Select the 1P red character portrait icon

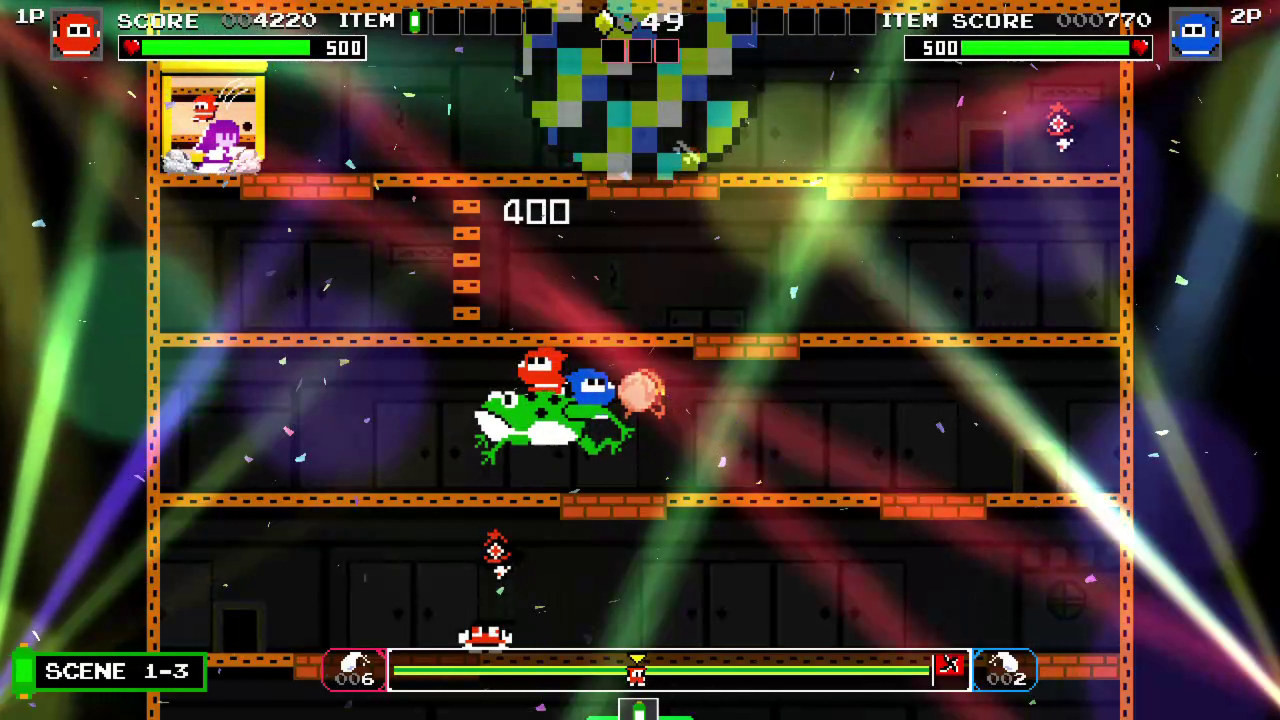pyautogui.click(x=76, y=33)
